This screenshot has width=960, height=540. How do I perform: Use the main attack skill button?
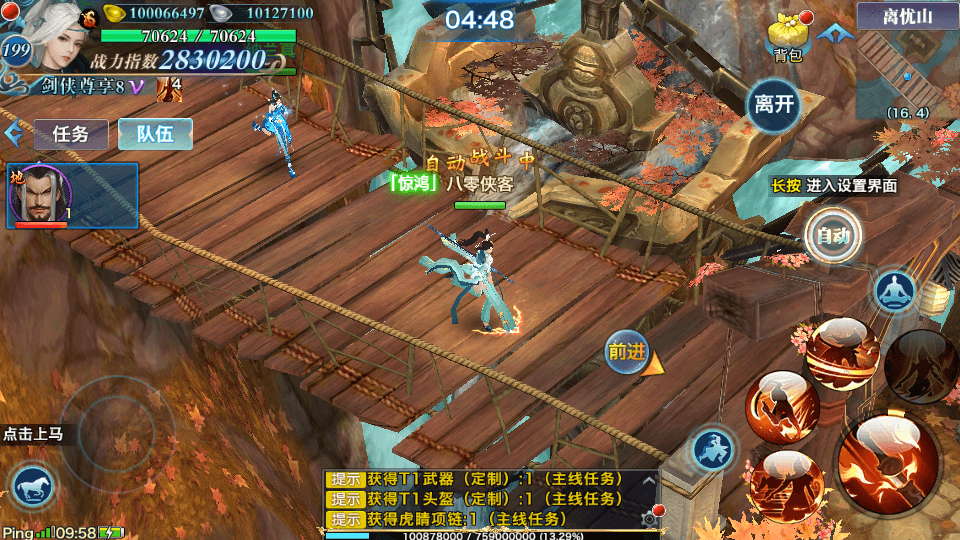point(888,464)
